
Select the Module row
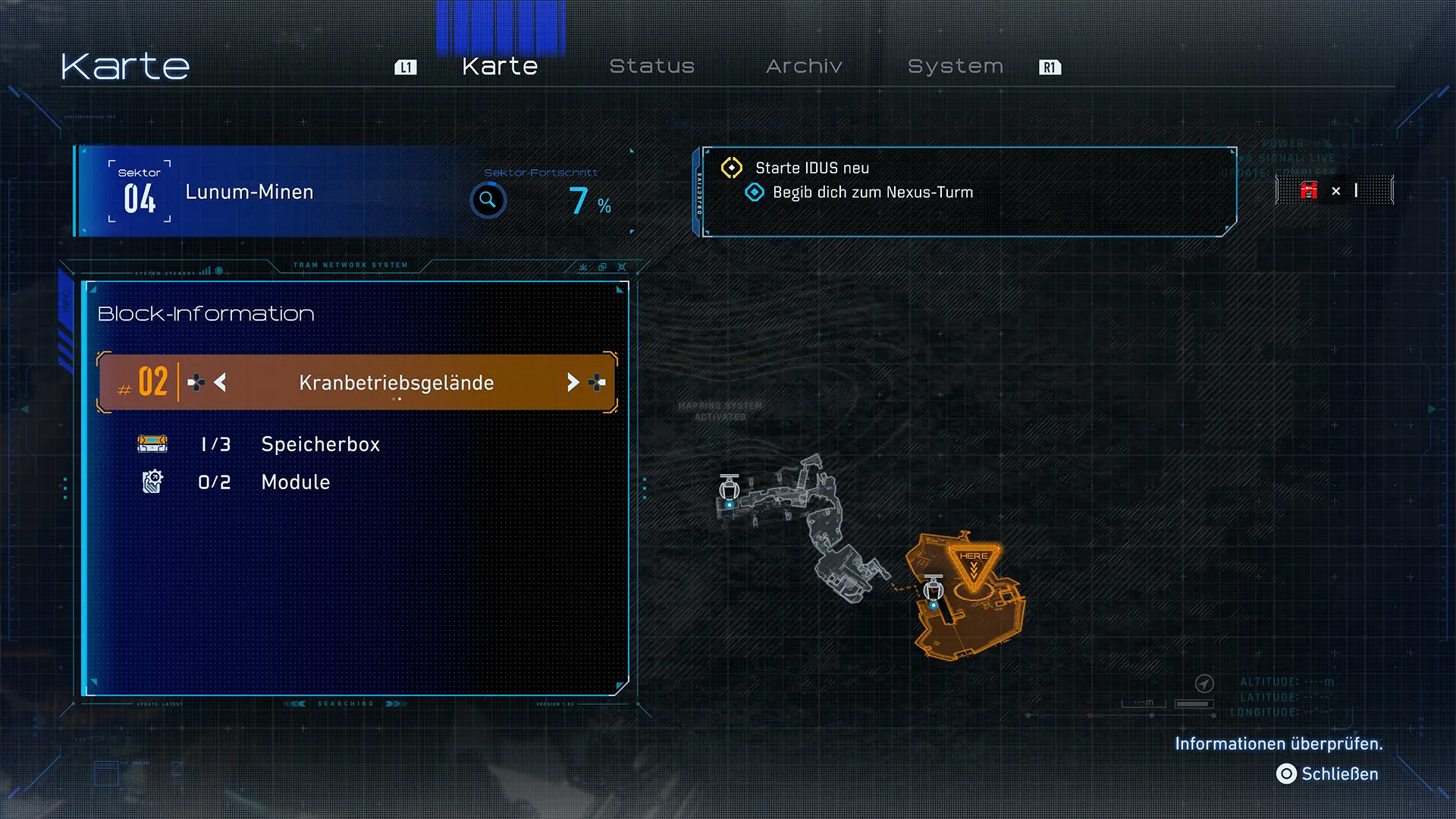click(295, 482)
